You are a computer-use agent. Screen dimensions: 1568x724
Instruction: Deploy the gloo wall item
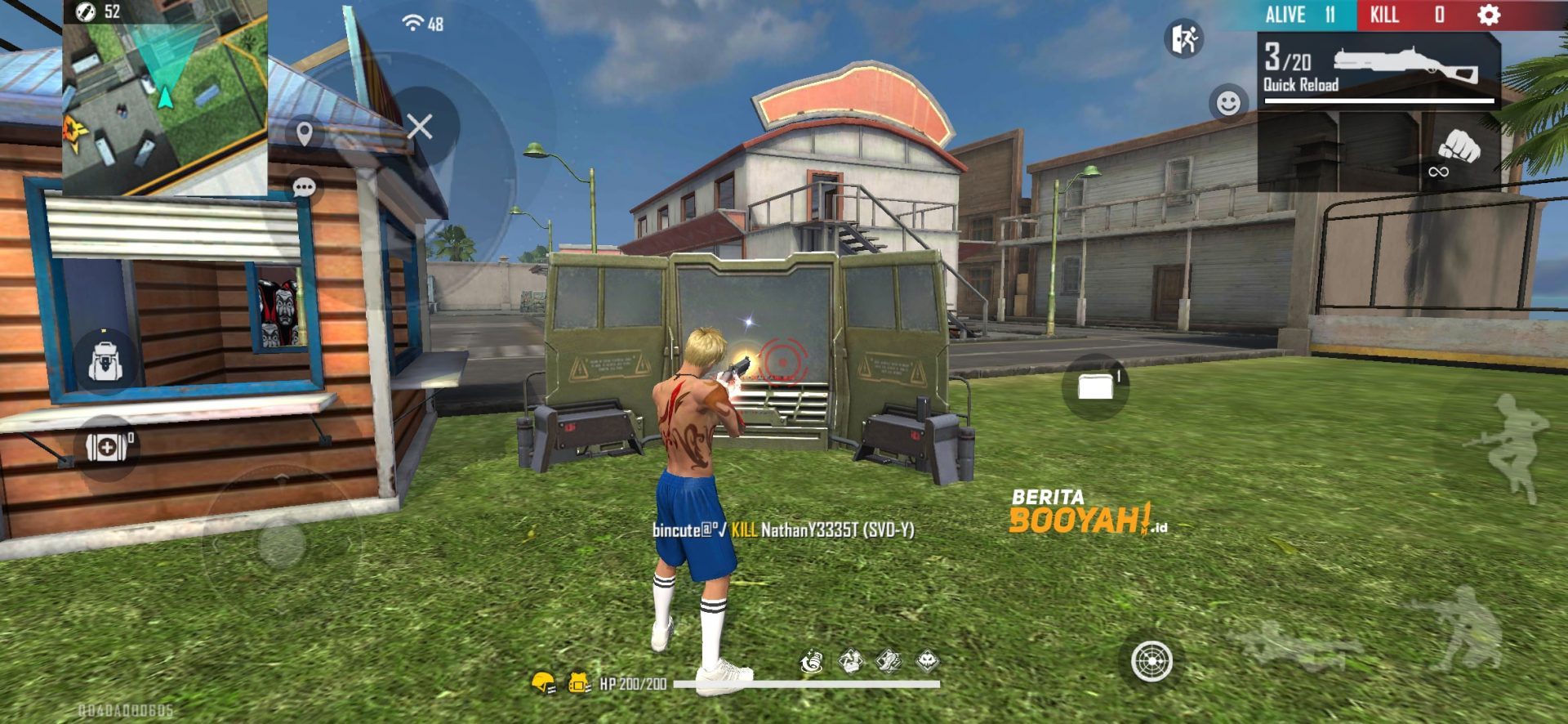click(1095, 387)
